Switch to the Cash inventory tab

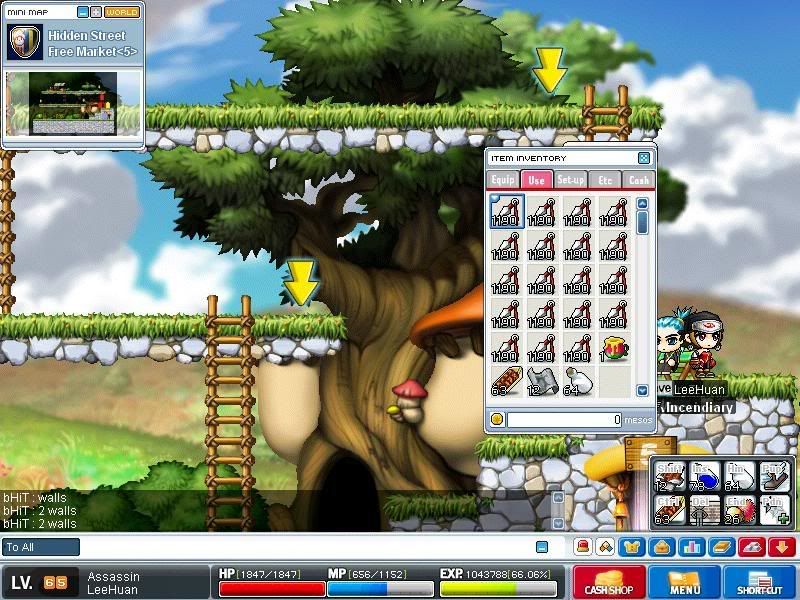[638, 180]
